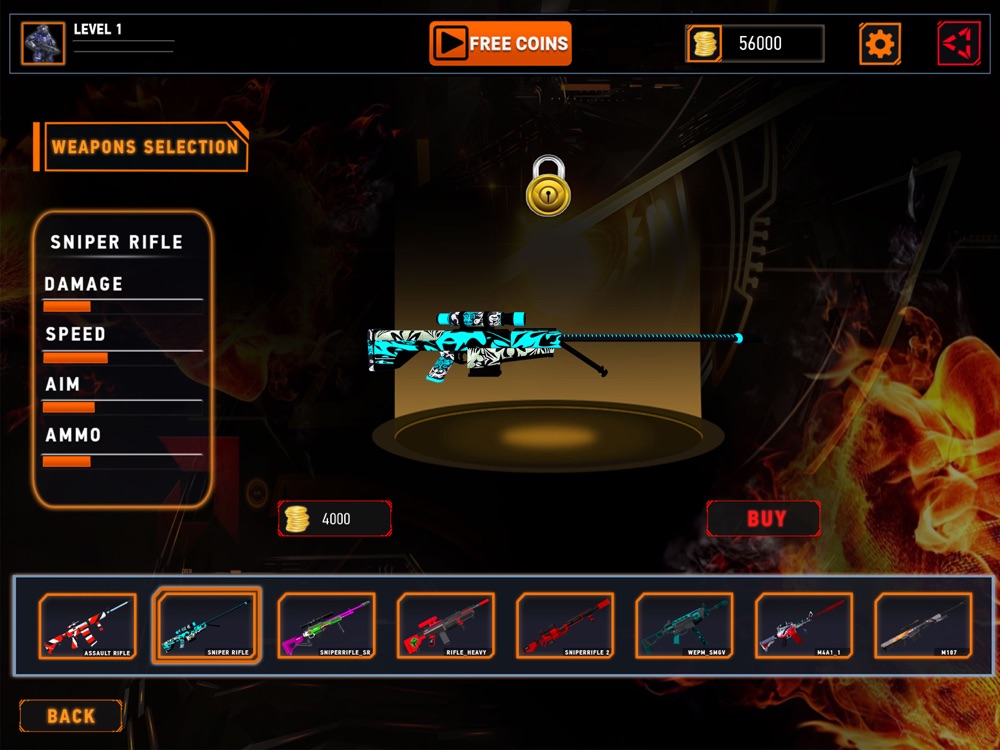Click the player avatar portrait
Screen dimensions: 1000x750
tap(43, 44)
